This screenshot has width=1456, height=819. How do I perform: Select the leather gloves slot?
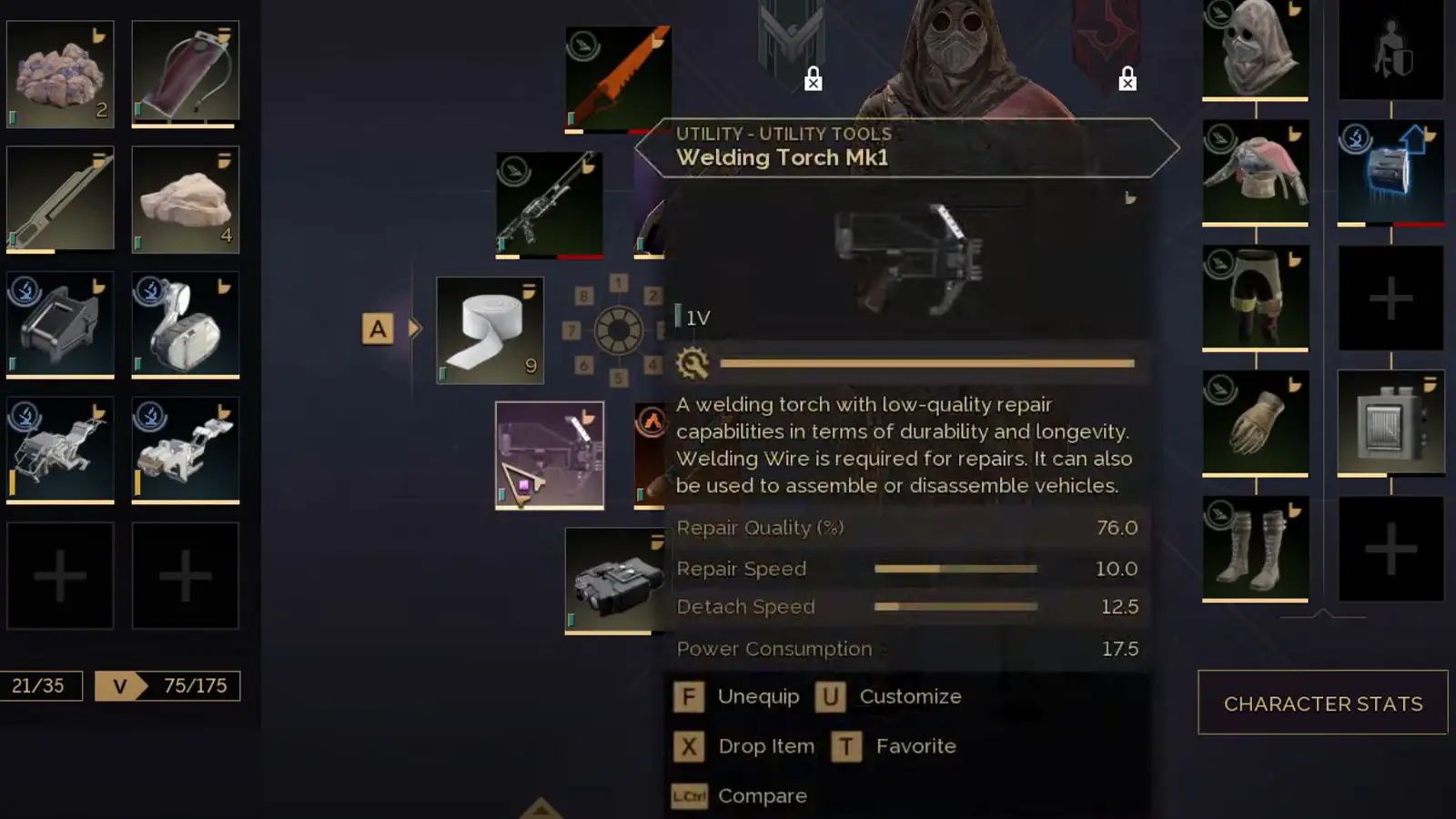tap(1255, 422)
